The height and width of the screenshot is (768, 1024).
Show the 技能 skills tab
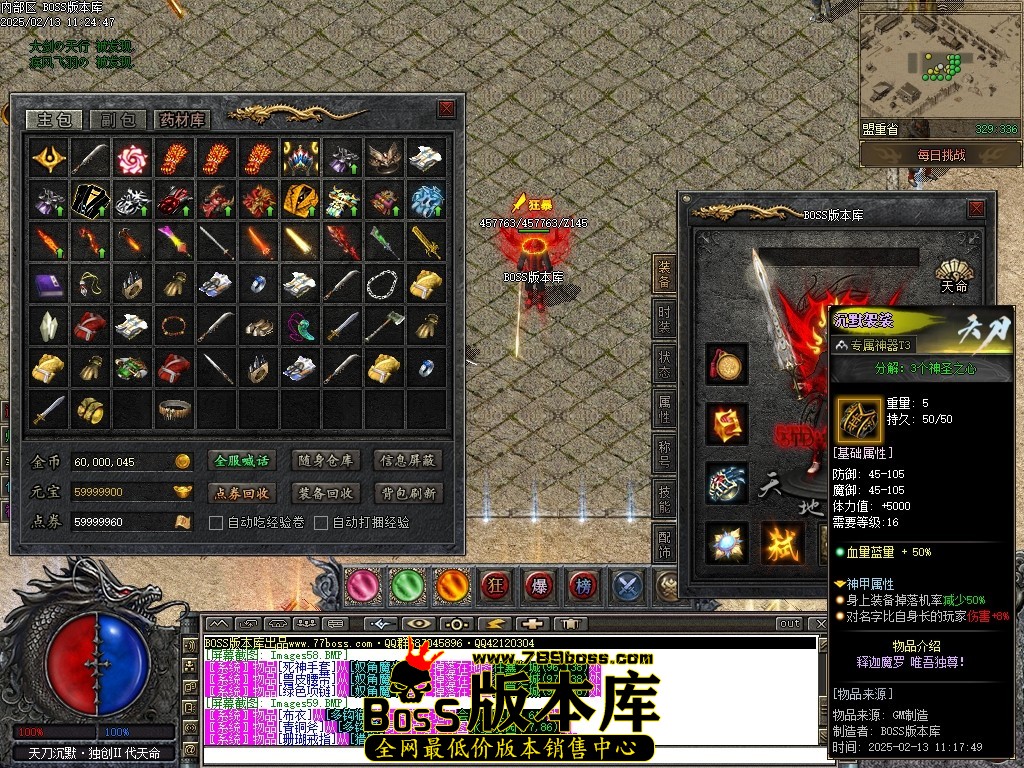(665, 498)
